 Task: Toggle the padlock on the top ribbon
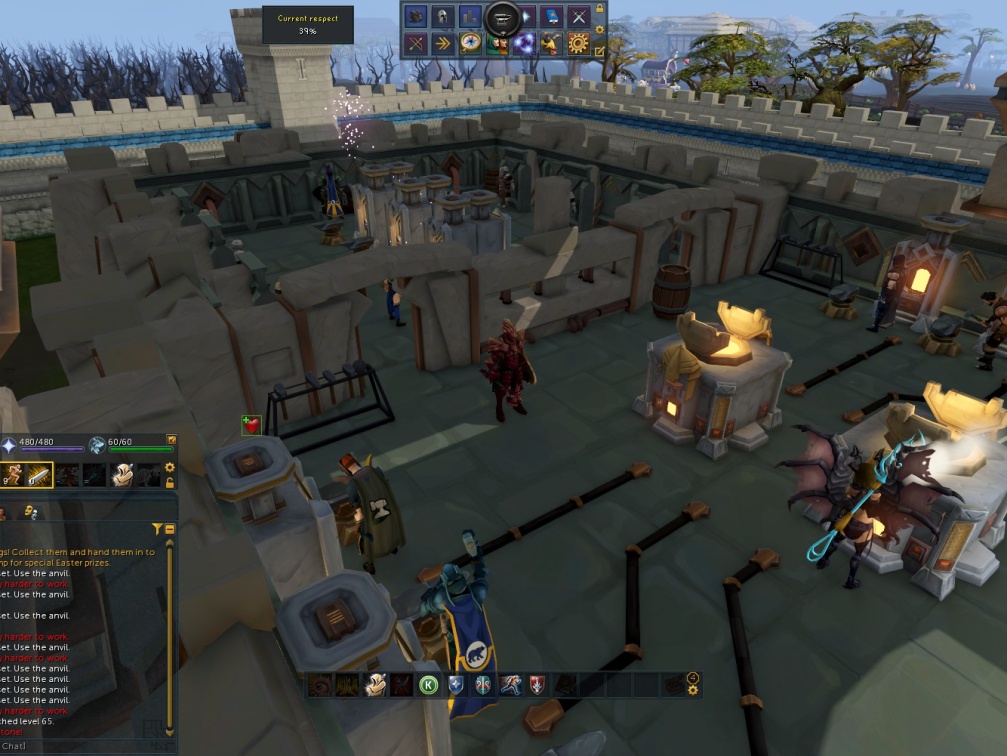[600, 9]
